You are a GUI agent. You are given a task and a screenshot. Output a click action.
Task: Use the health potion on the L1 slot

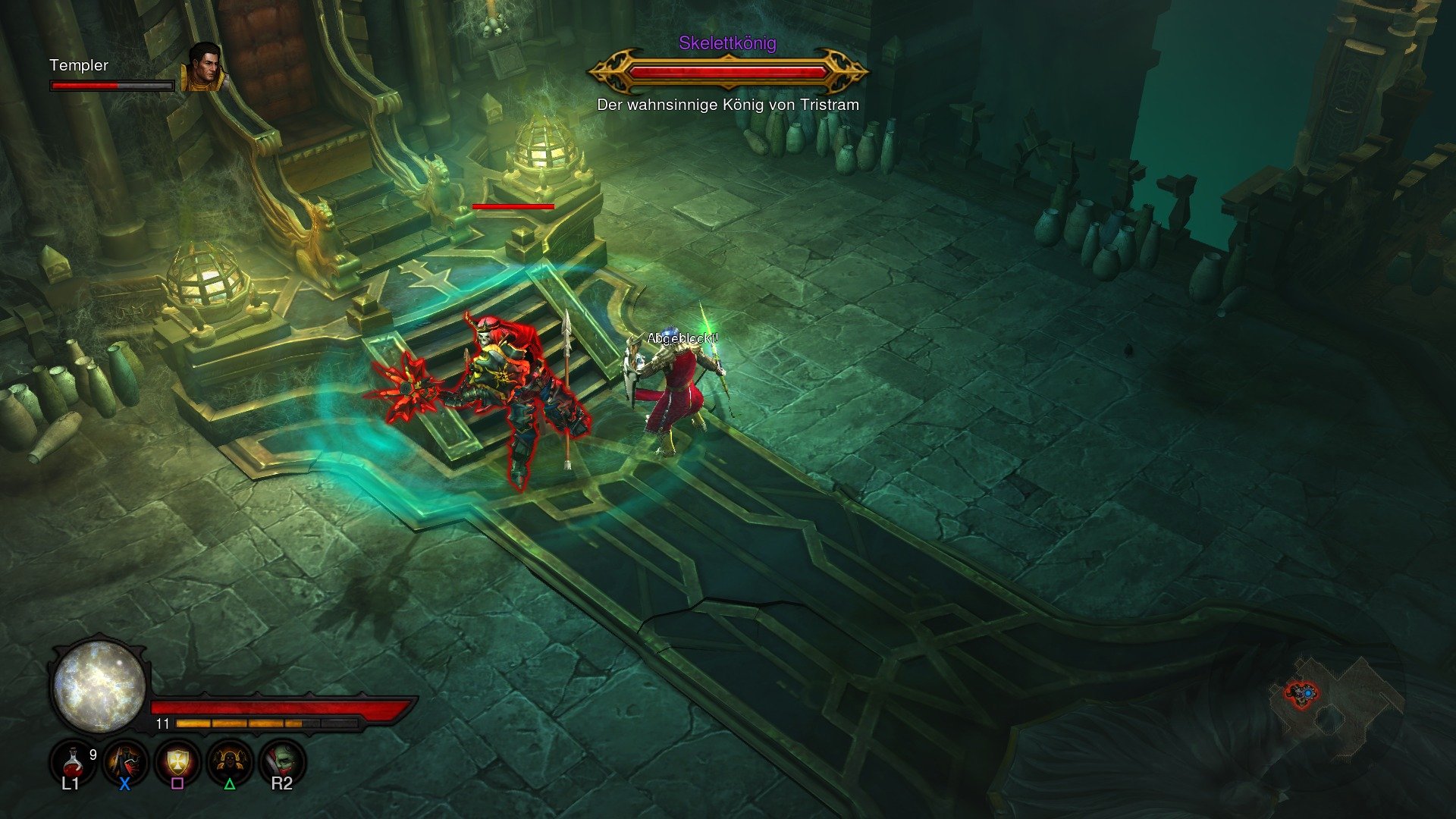point(72,761)
